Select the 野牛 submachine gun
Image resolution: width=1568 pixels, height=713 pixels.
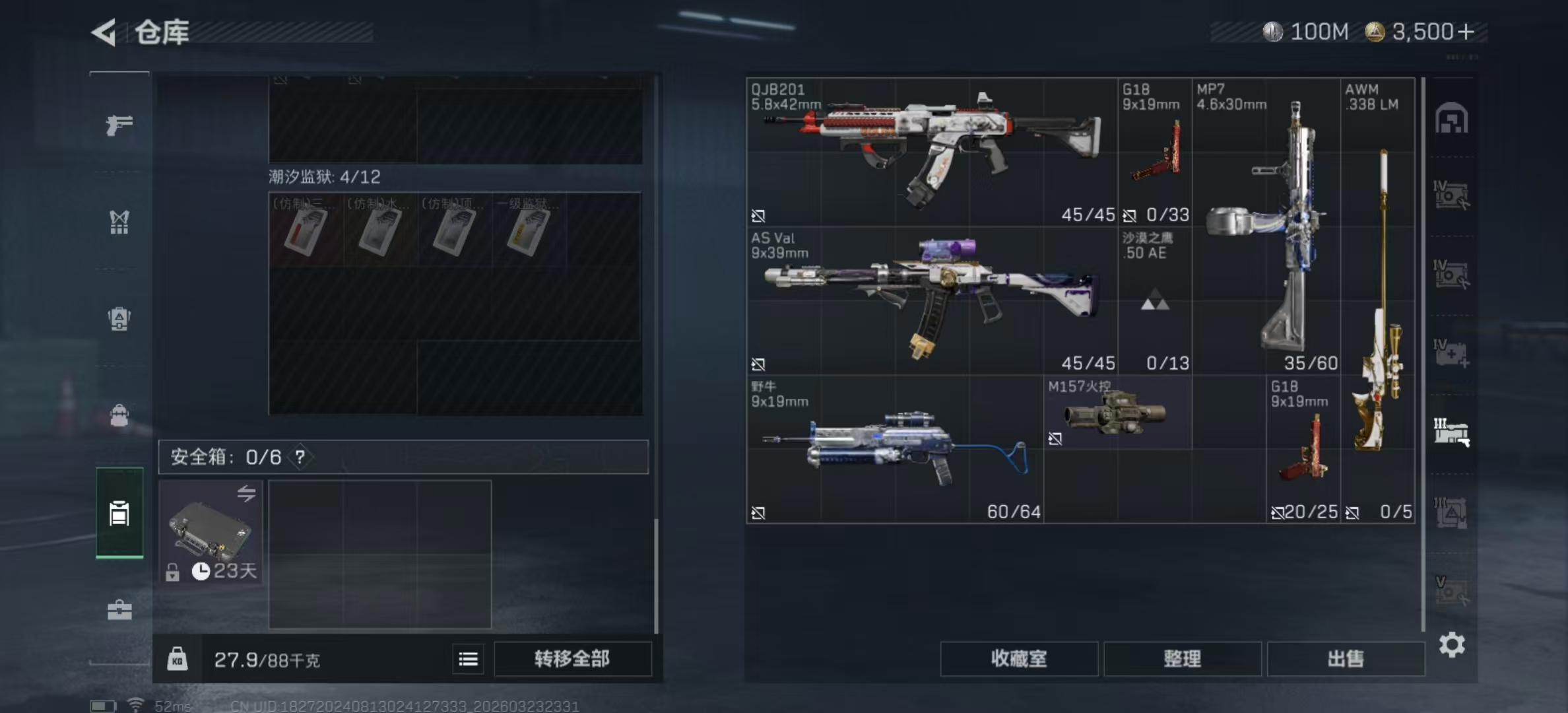pos(894,449)
